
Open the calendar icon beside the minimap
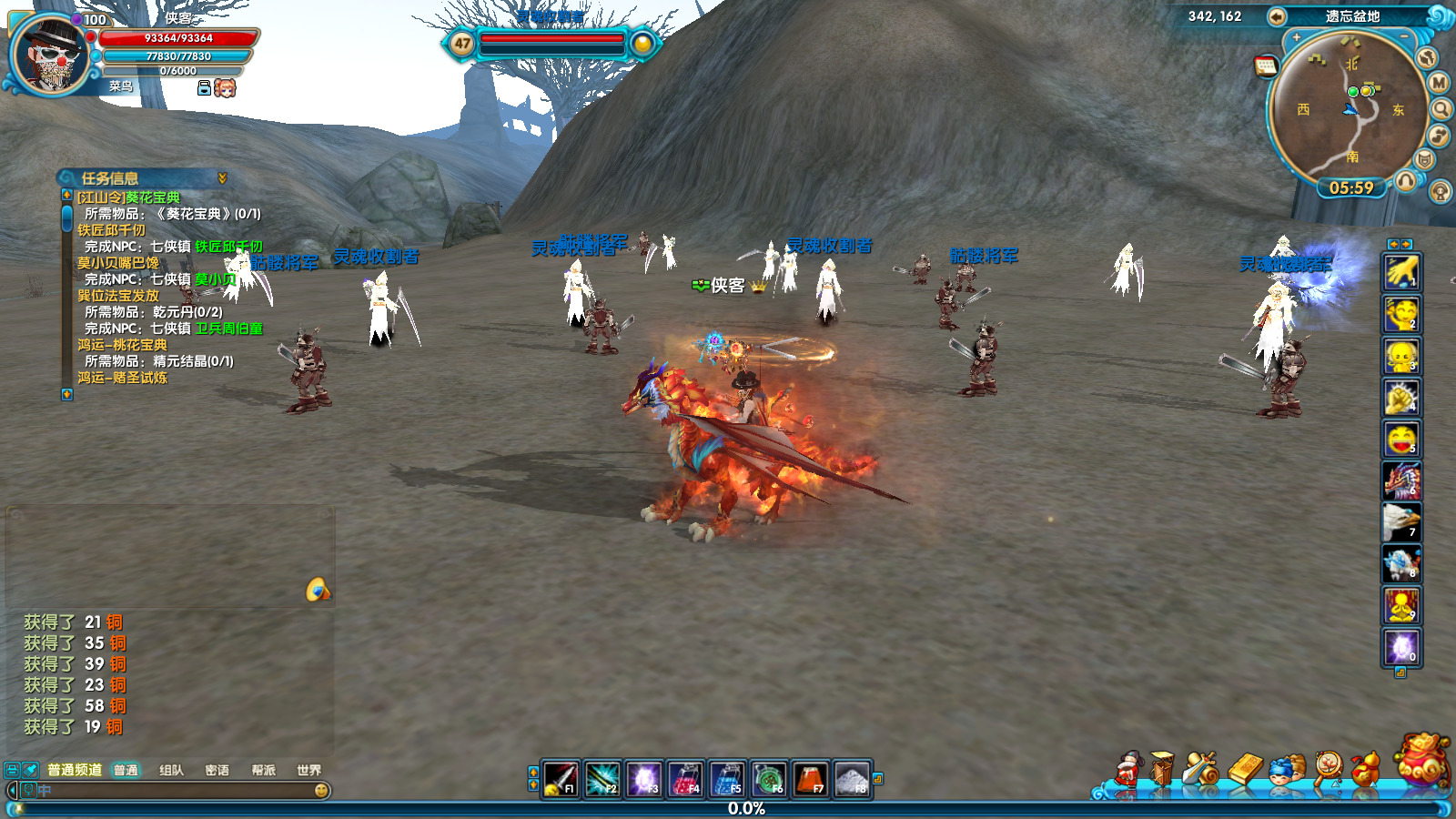click(x=1266, y=66)
